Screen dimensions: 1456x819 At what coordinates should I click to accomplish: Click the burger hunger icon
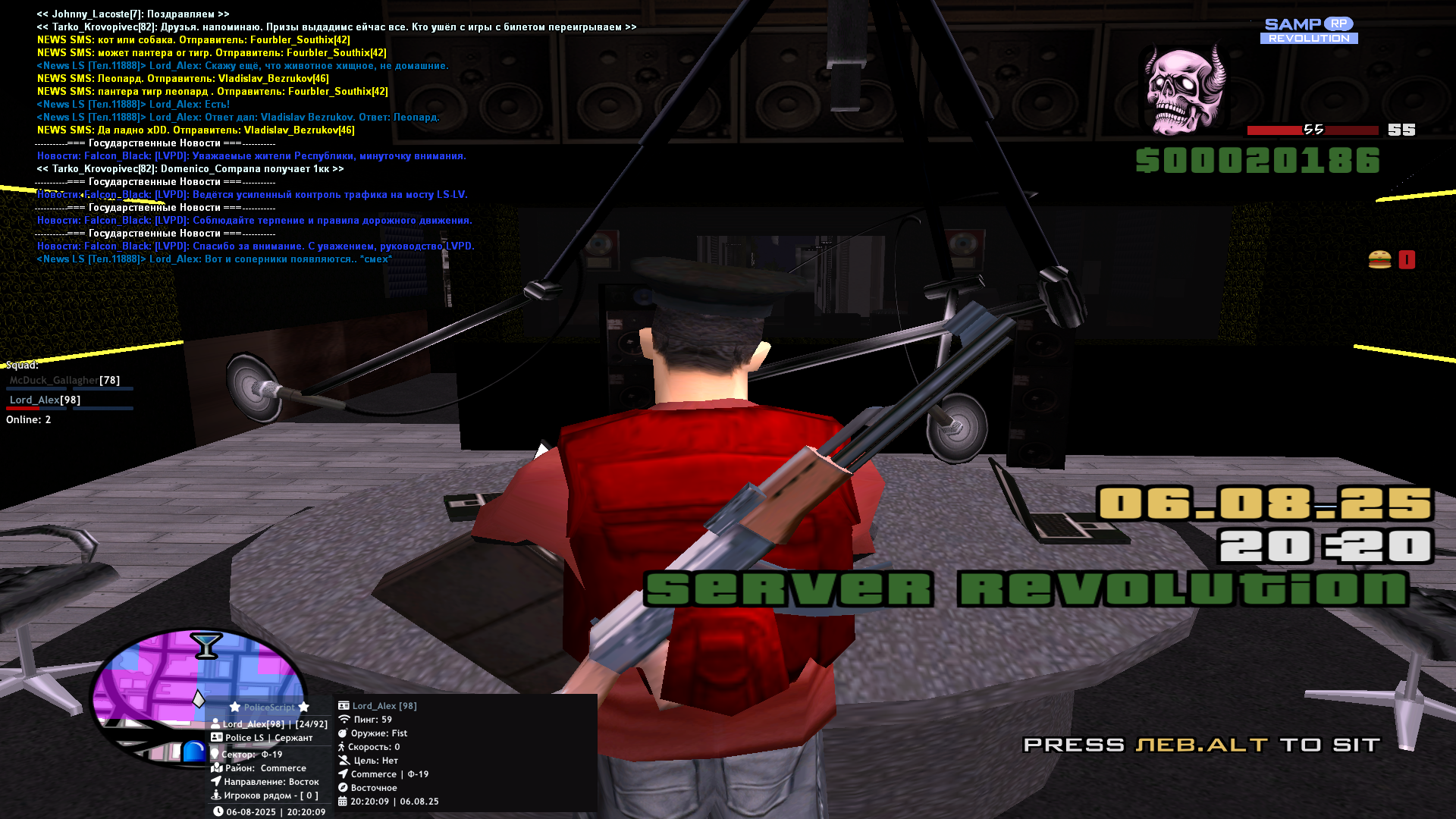1379,260
